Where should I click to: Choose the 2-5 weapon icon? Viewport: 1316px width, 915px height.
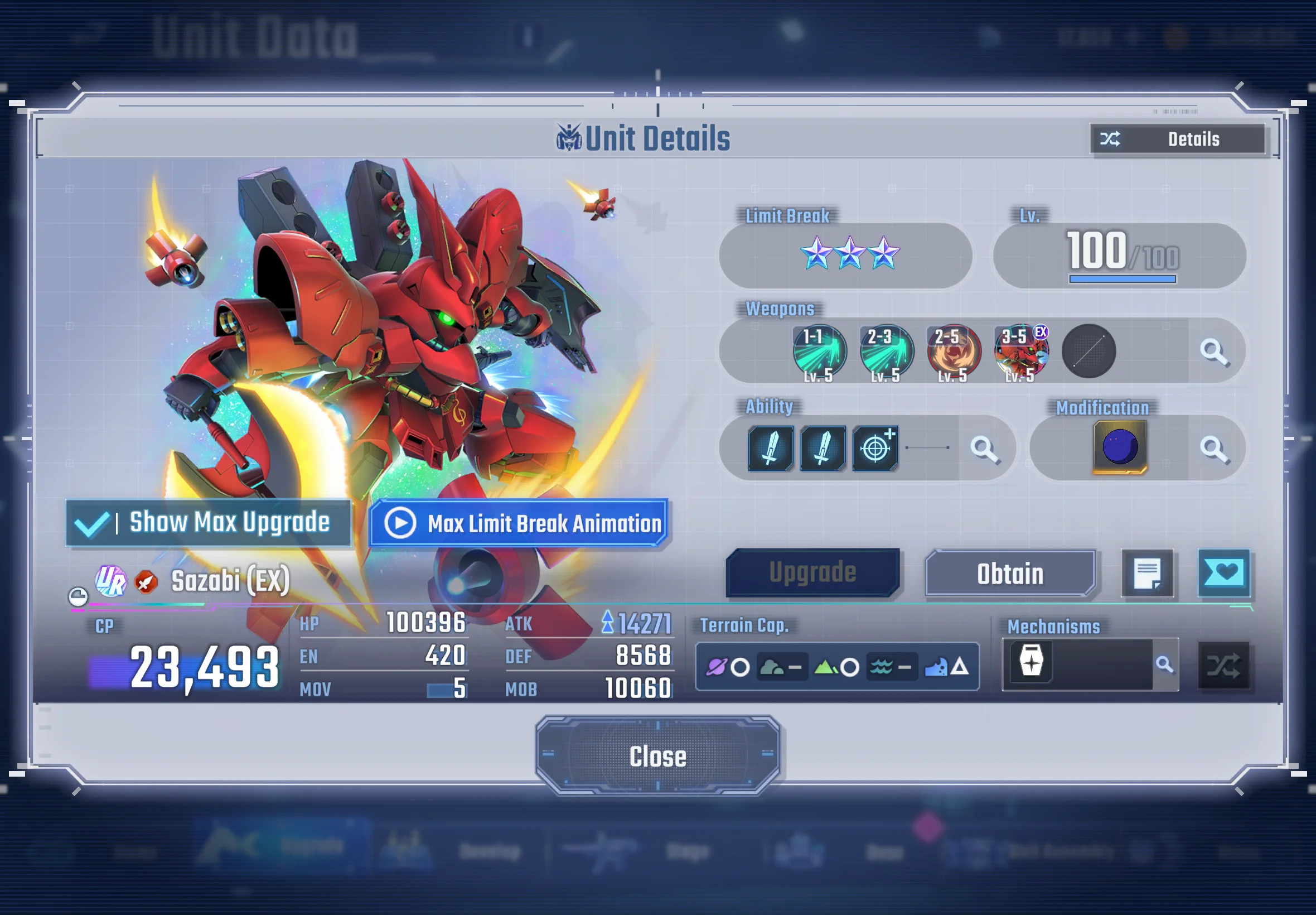point(954,351)
